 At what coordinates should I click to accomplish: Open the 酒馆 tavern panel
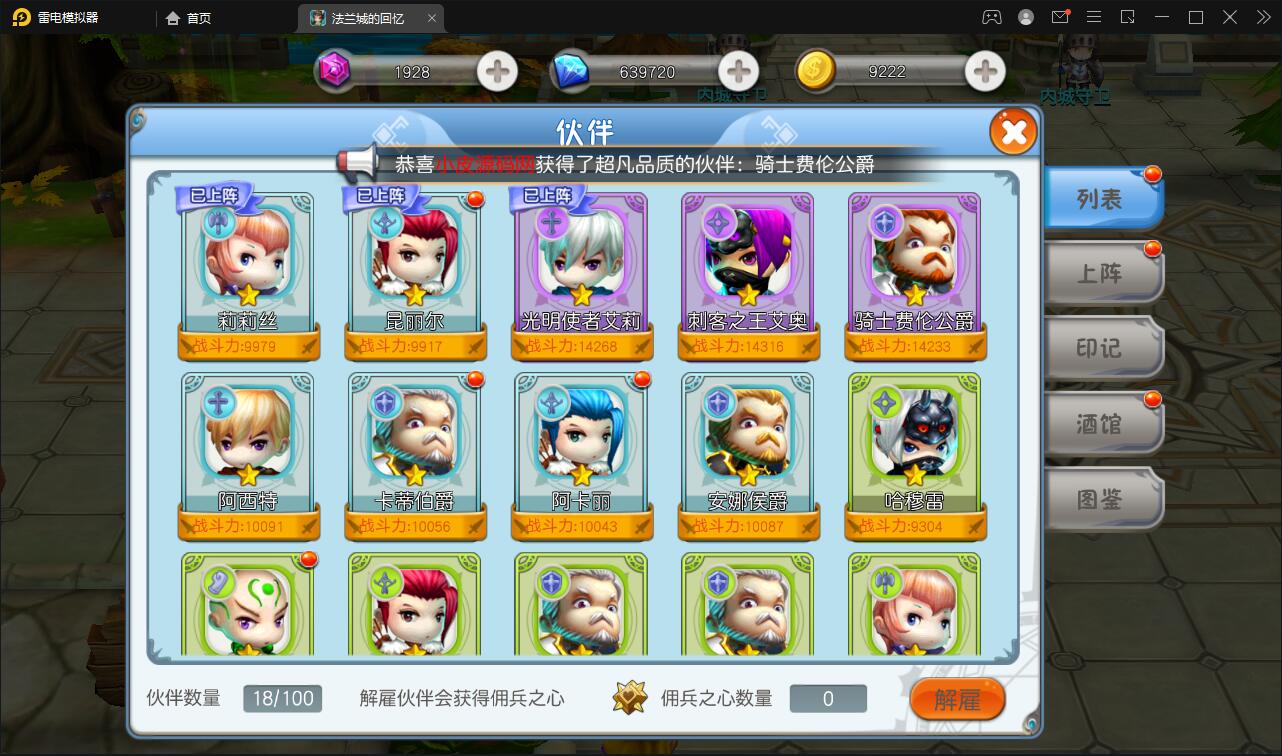click(x=1100, y=423)
